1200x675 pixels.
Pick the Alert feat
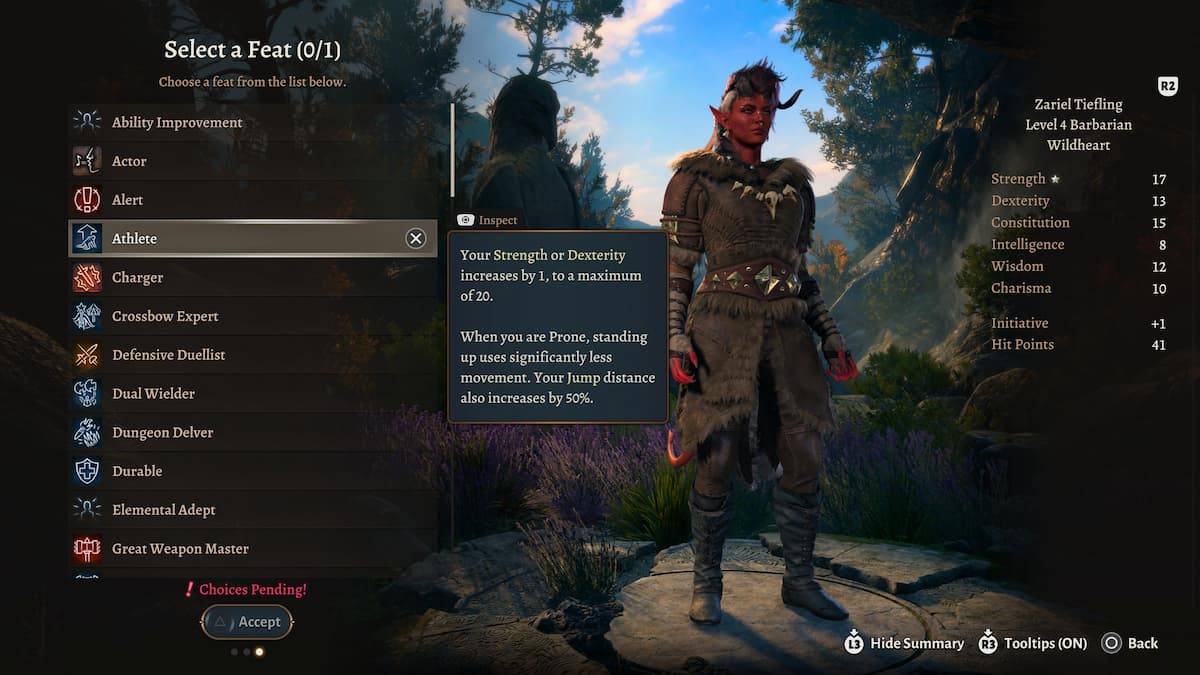click(x=127, y=200)
